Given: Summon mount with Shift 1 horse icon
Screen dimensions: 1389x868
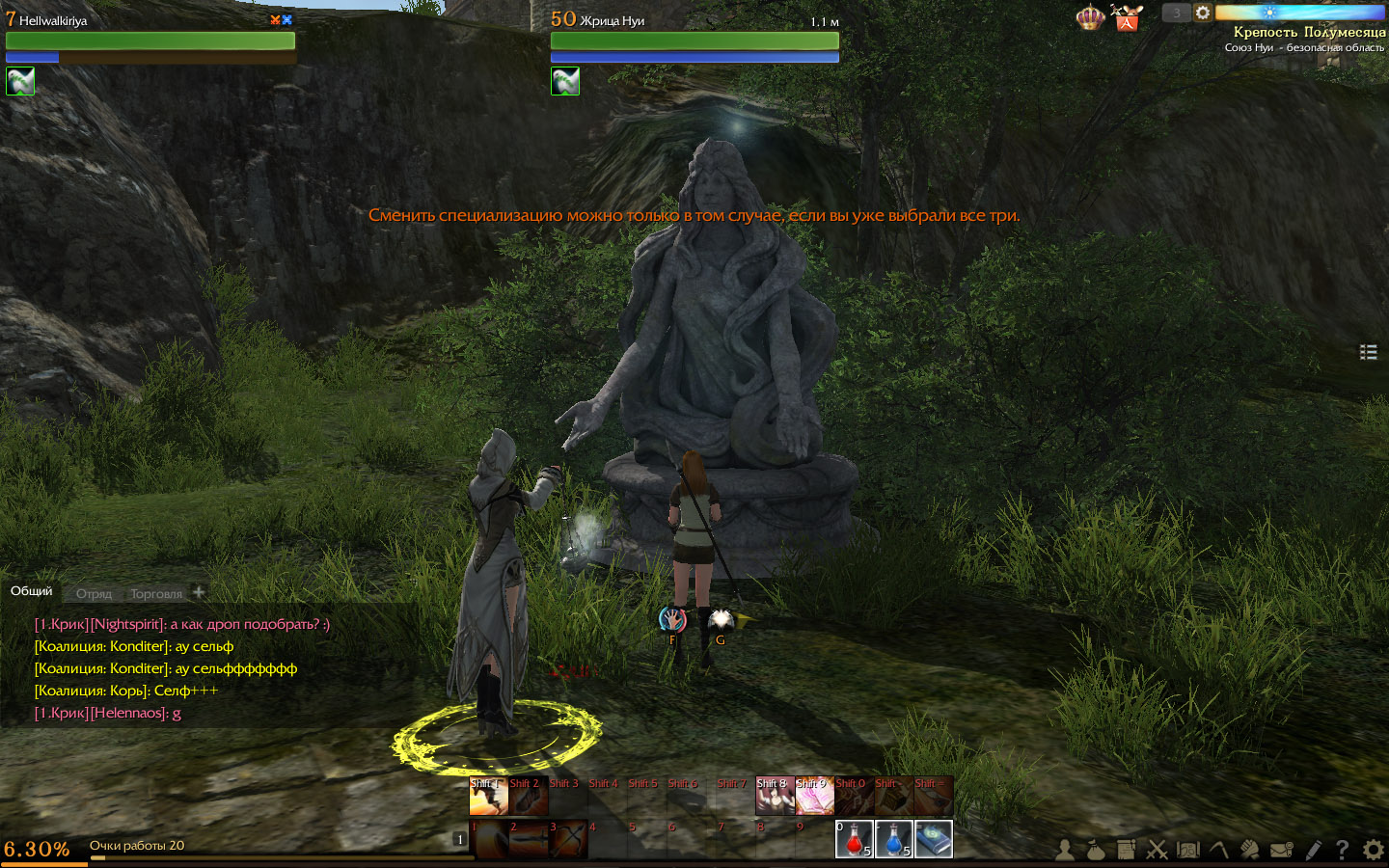Looking at the screenshot, I should 488,797.
